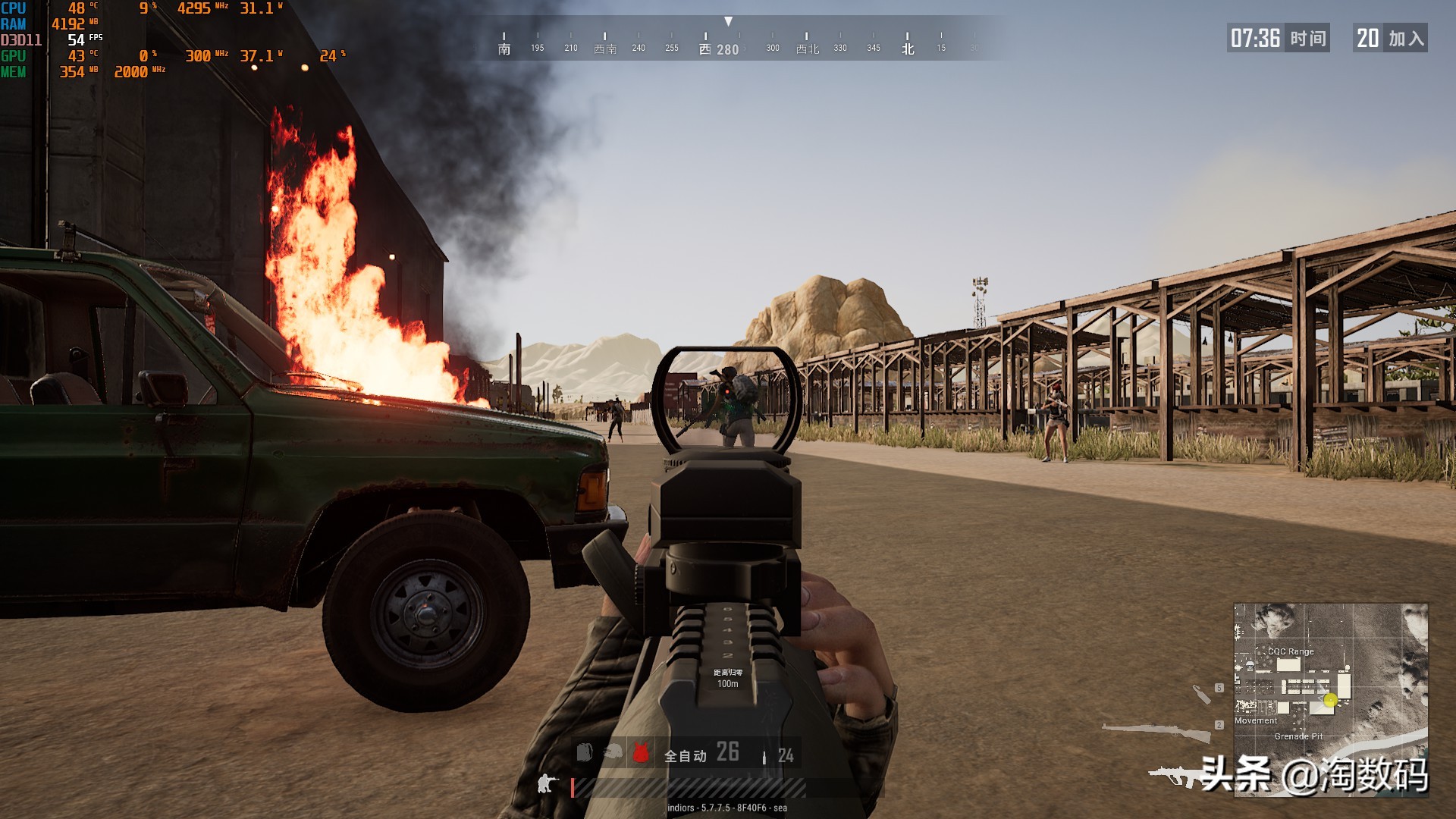The width and height of the screenshot is (1456, 819).
Task: Click the Grenade Pit label on minimap
Action: [x=1298, y=736]
